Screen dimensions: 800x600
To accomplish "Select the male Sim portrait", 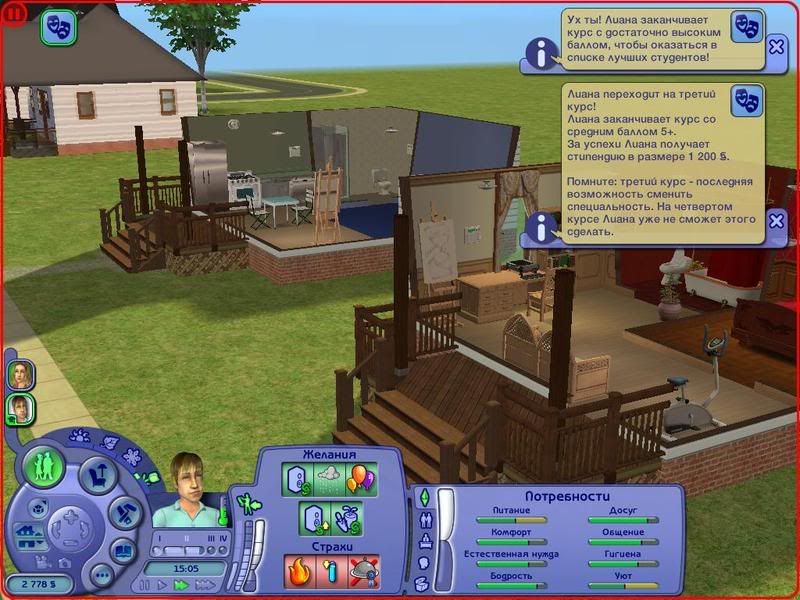I will pyautogui.click(x=21, y=407).
